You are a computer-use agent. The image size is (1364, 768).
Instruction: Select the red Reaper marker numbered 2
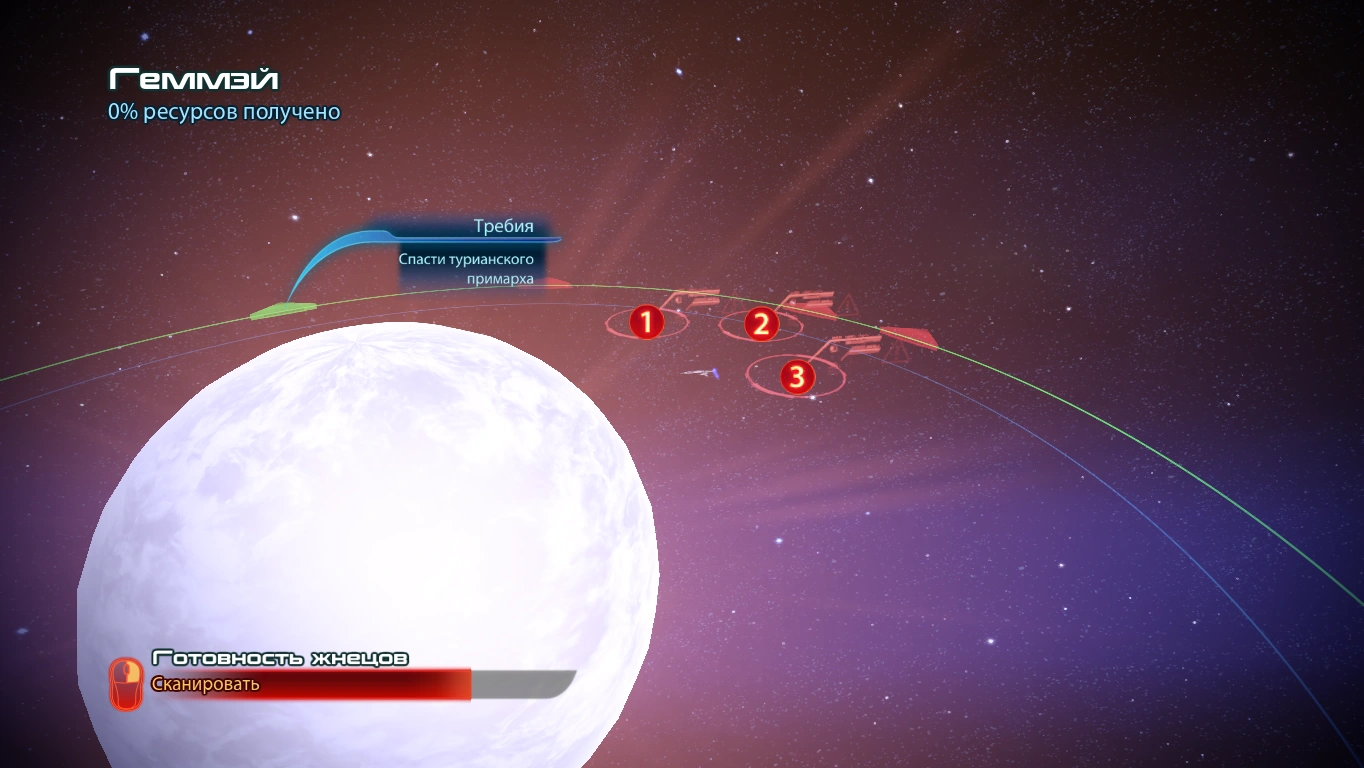761,324
